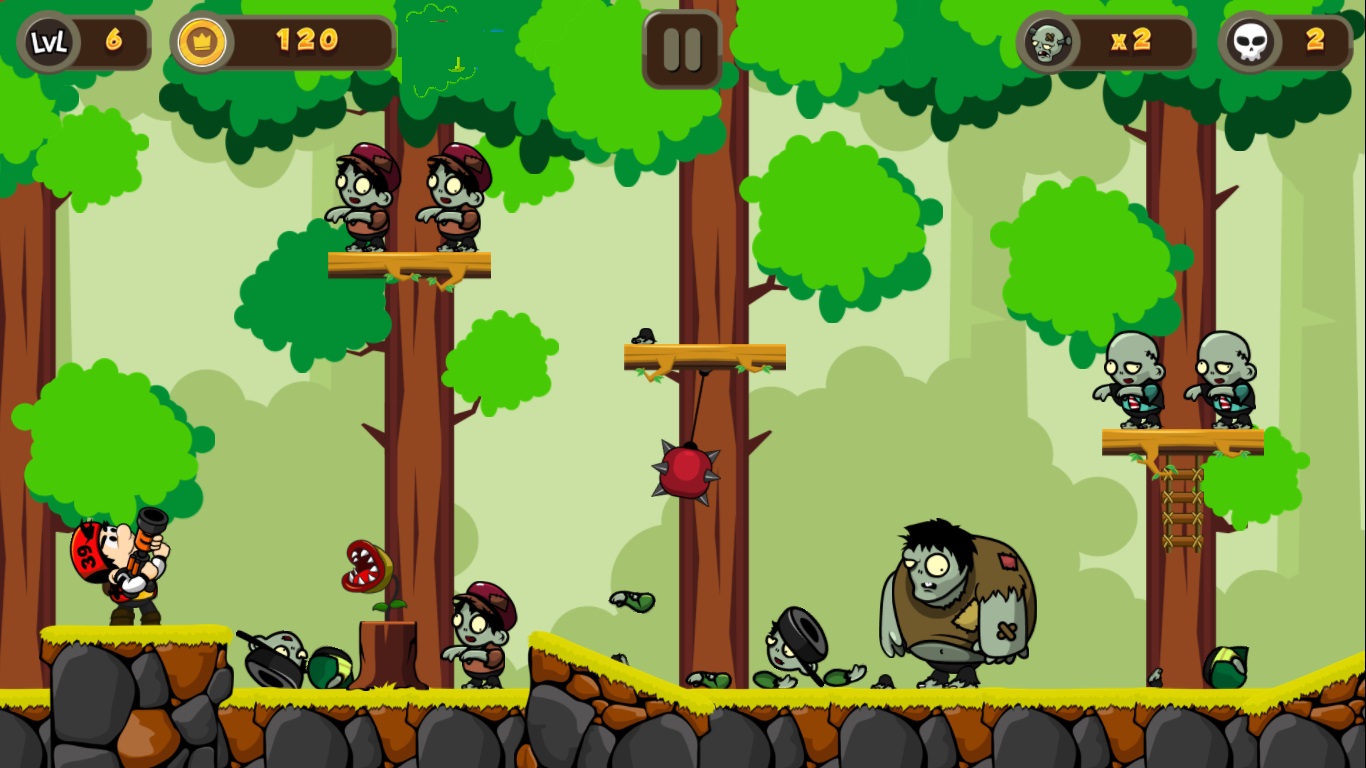The image size is (1366, 768).
Task: Click the left capped zombie on the platform
Action: [x=365, y=195]
